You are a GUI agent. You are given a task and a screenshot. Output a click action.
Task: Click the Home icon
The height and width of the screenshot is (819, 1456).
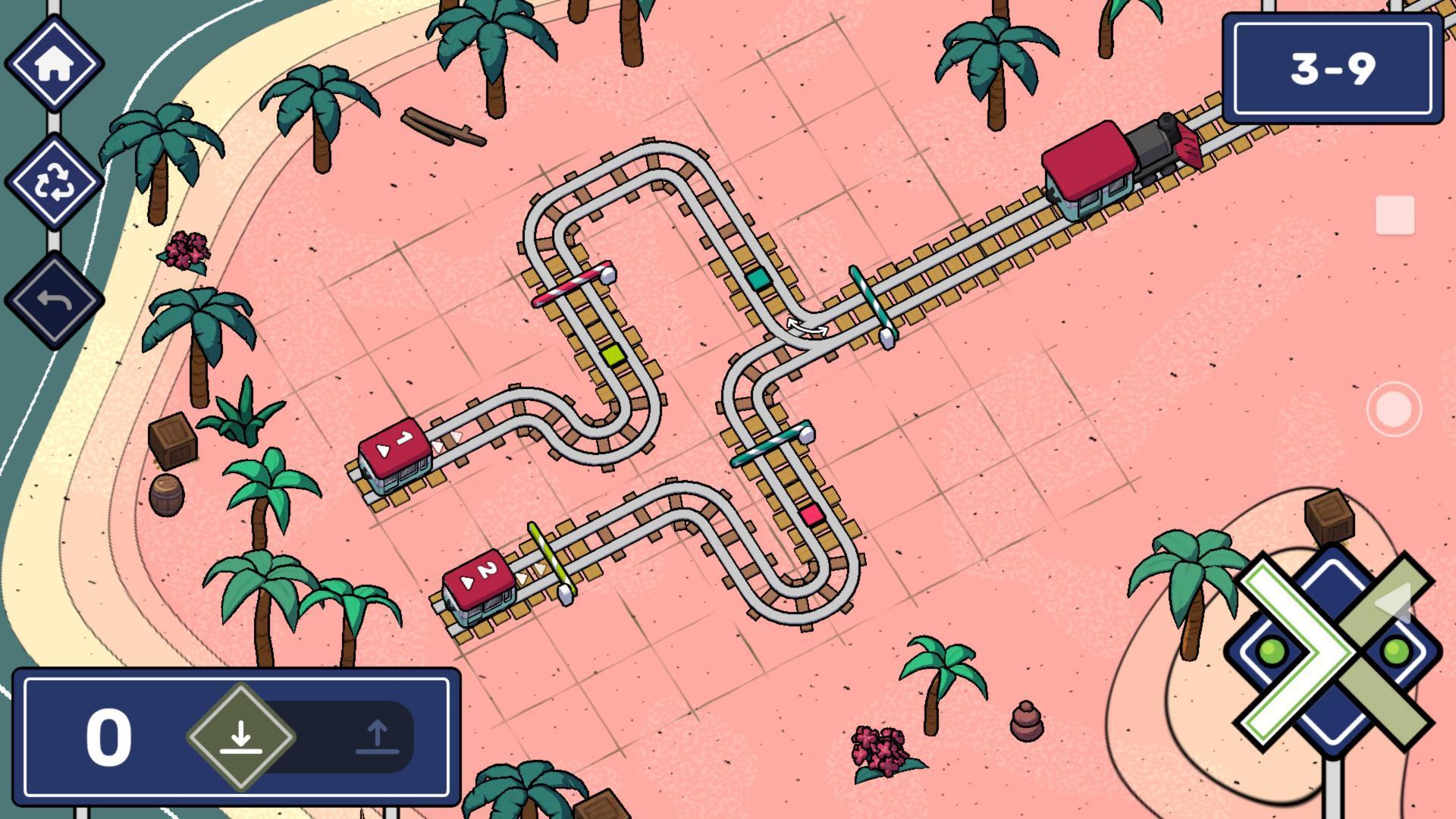(x=55, y=62)
